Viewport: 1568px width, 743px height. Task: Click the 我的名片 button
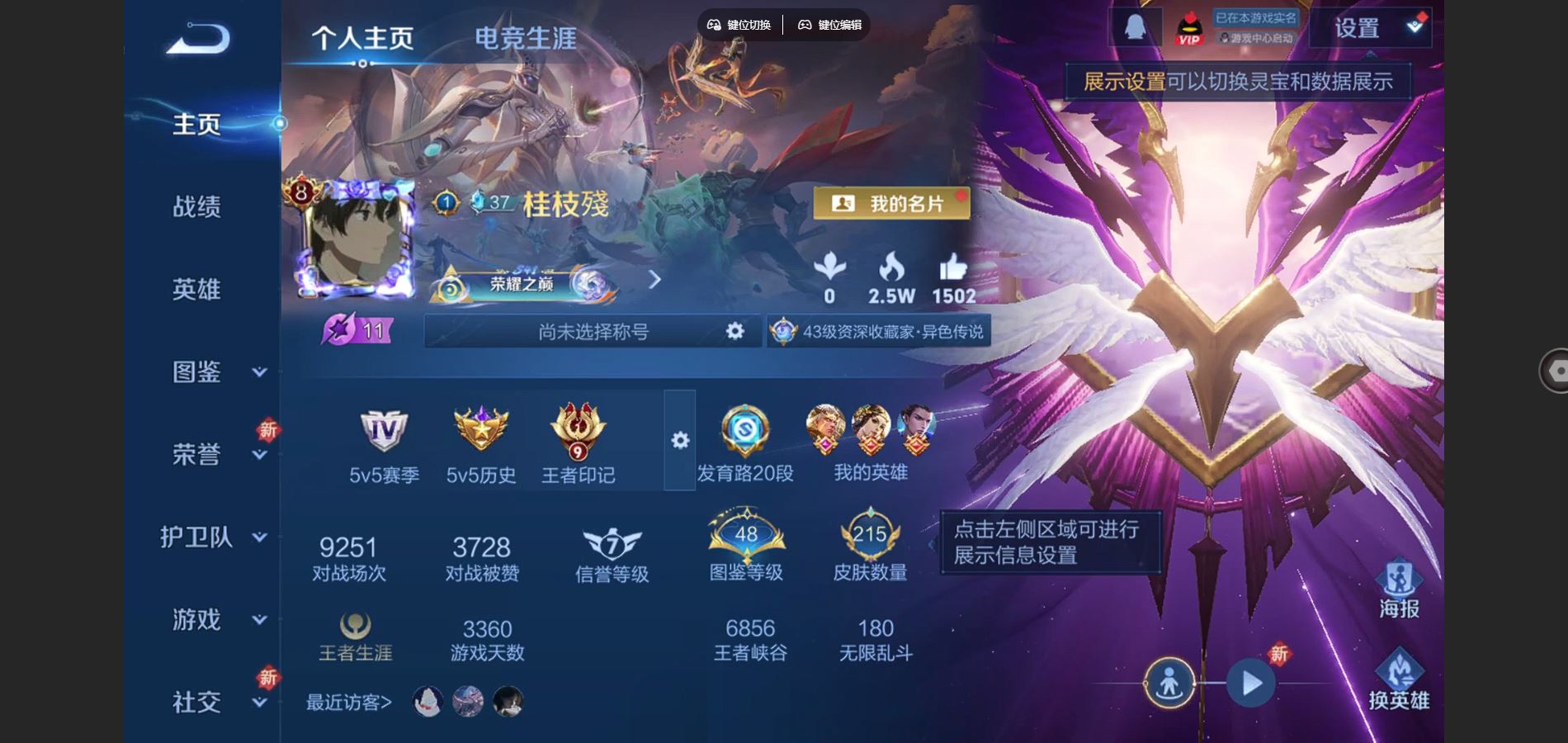tap(893, 201)
